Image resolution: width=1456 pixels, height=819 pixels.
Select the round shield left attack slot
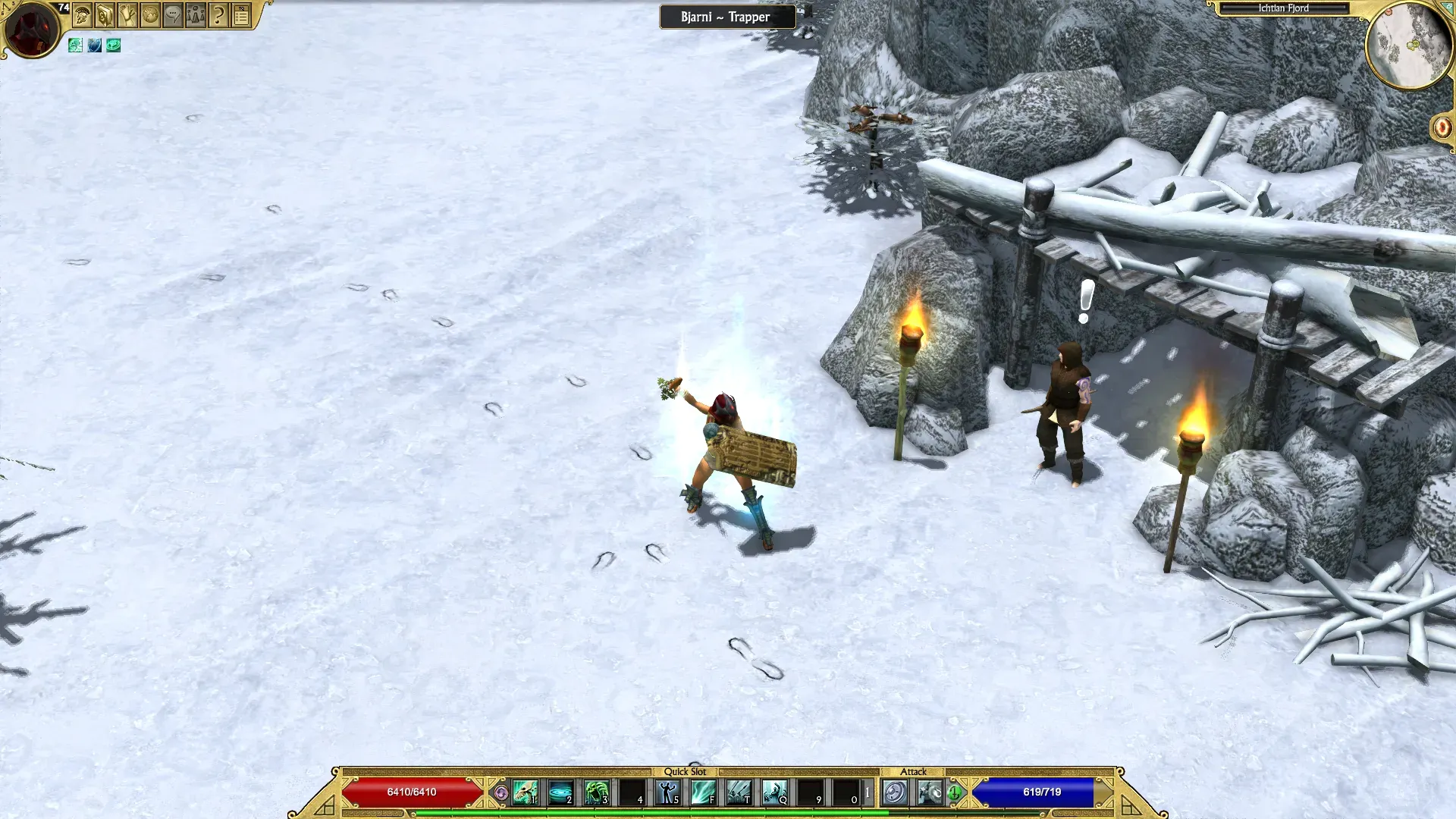click(895, 792)
